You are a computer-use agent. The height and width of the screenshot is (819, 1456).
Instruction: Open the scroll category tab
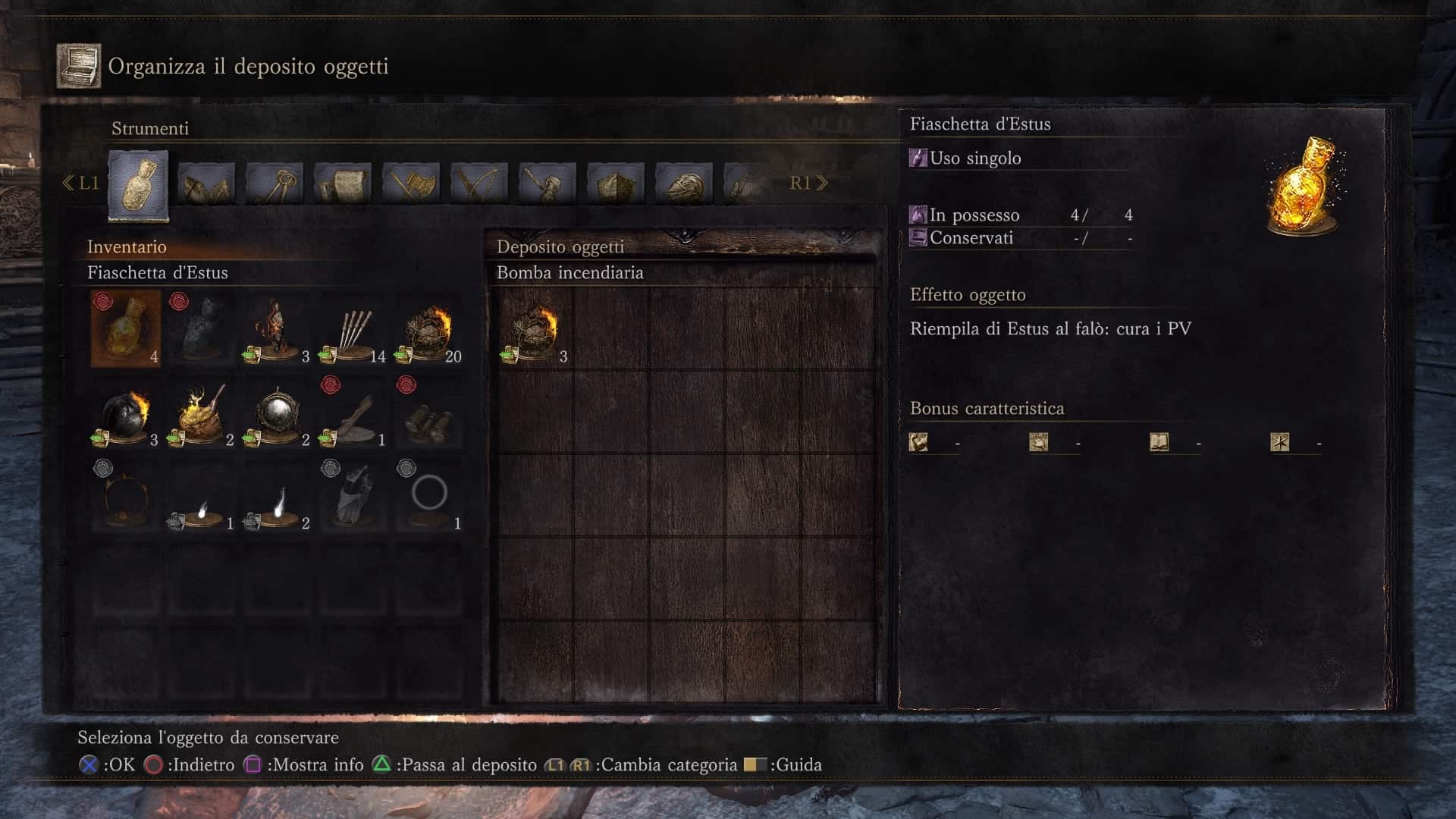pos(343,183)
